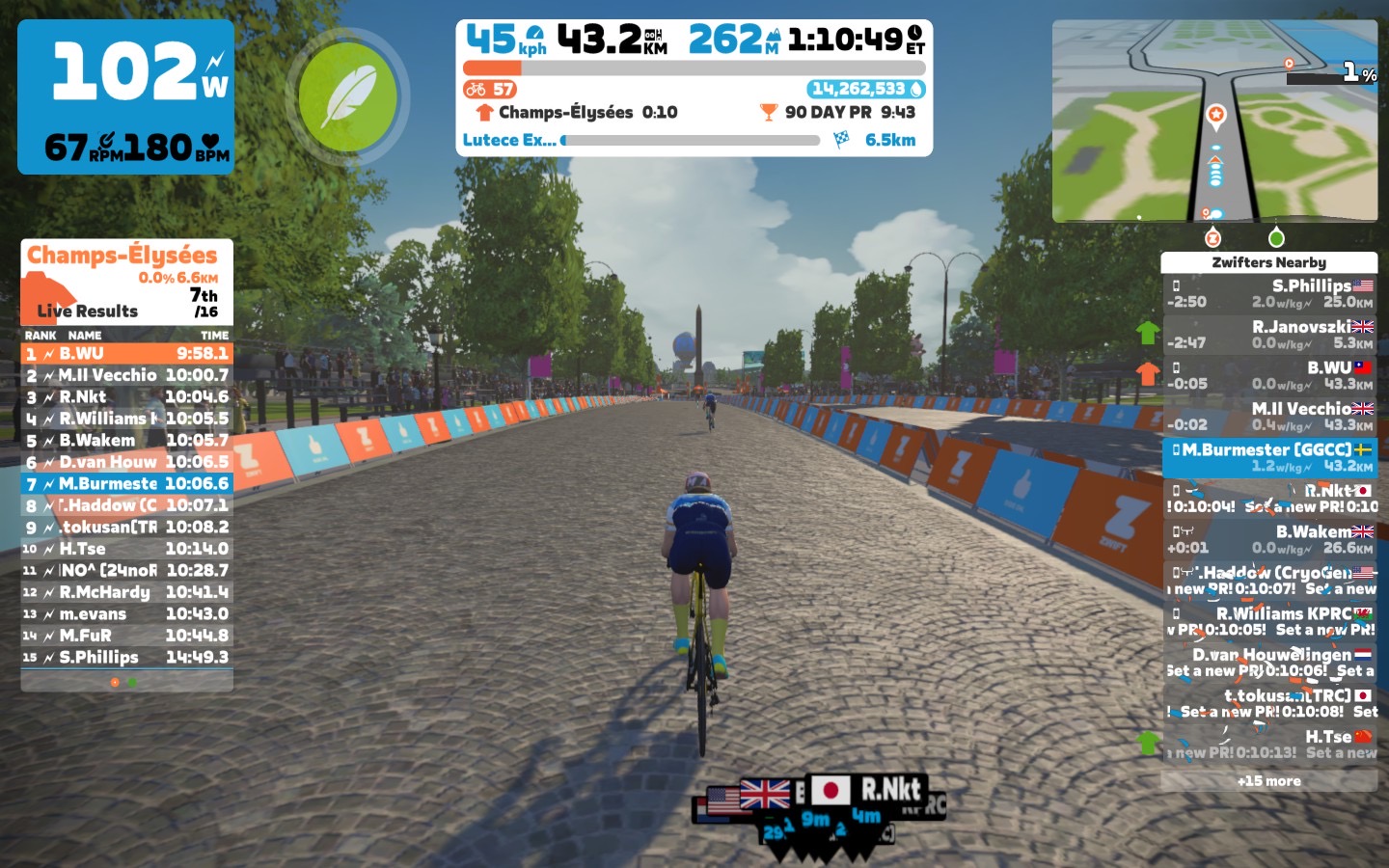Select B.Wakem in the Zwifters Nearby list
This screenshot has width=1389, height=868.
tap(1268, 539)
